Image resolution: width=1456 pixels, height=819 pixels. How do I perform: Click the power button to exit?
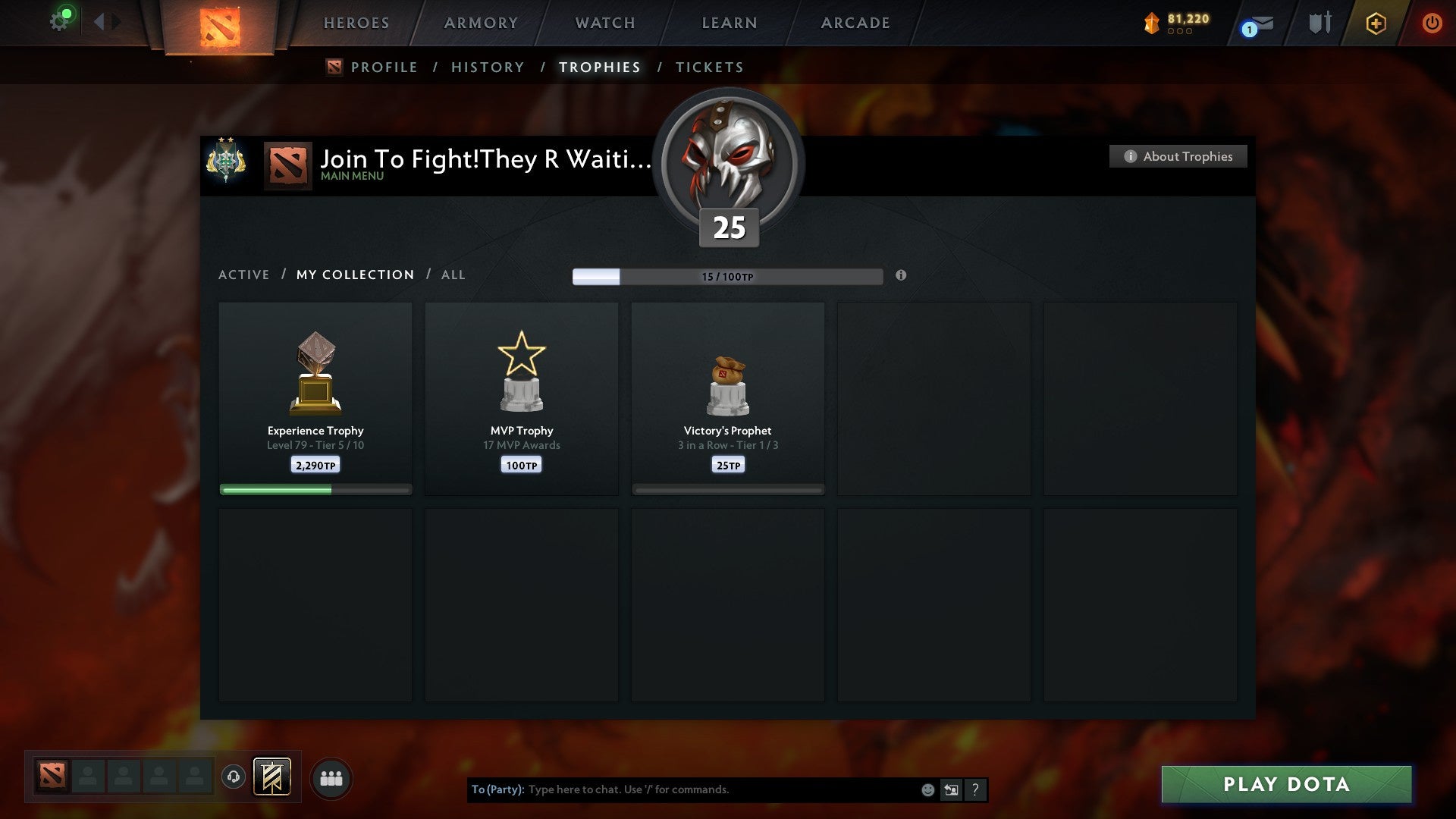point(1432,23)
